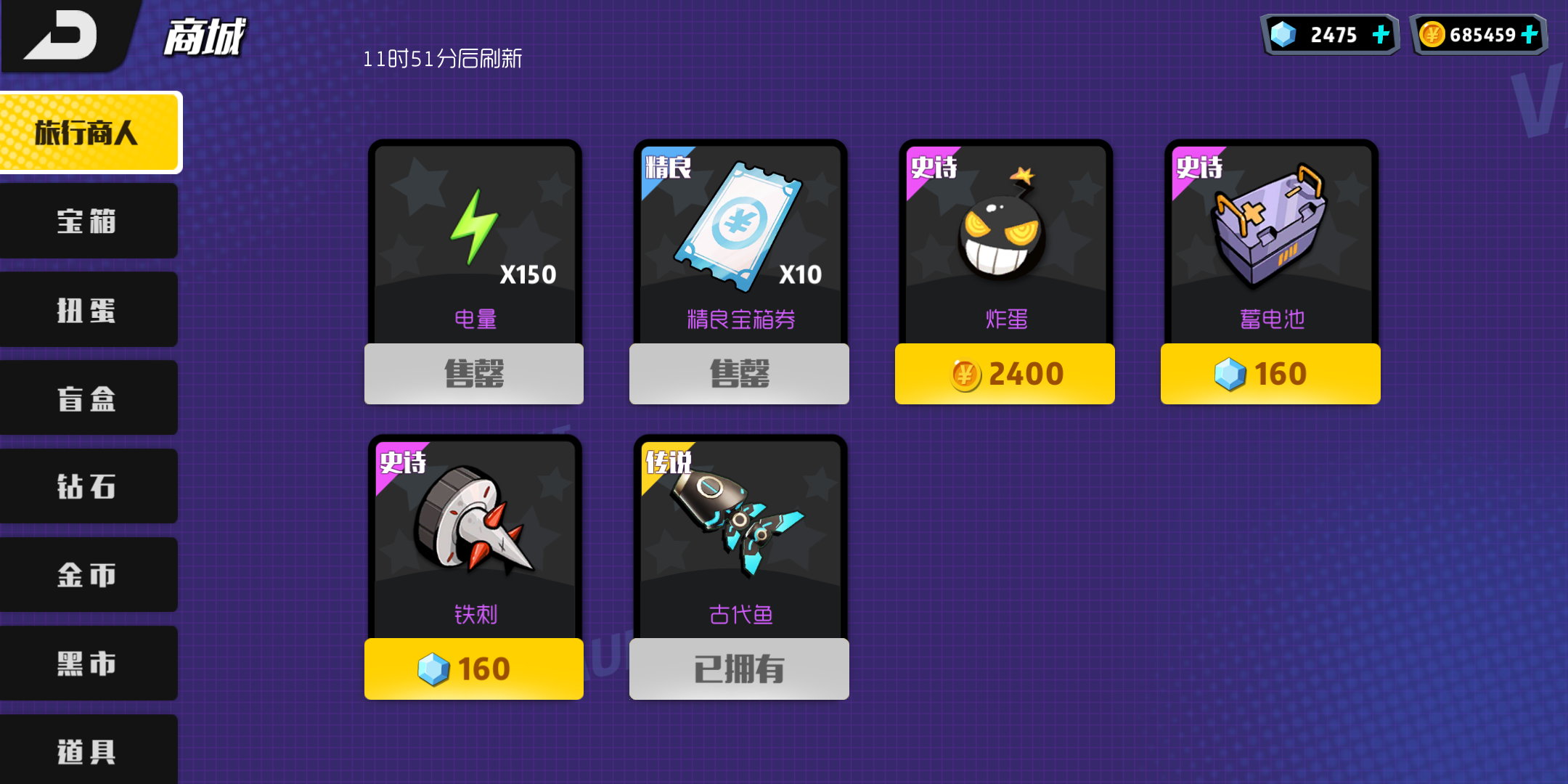The height and width of the screenshot is (784, 1568).
Task: Switch to the 钻石 section
Action: [x=87, y=486]
